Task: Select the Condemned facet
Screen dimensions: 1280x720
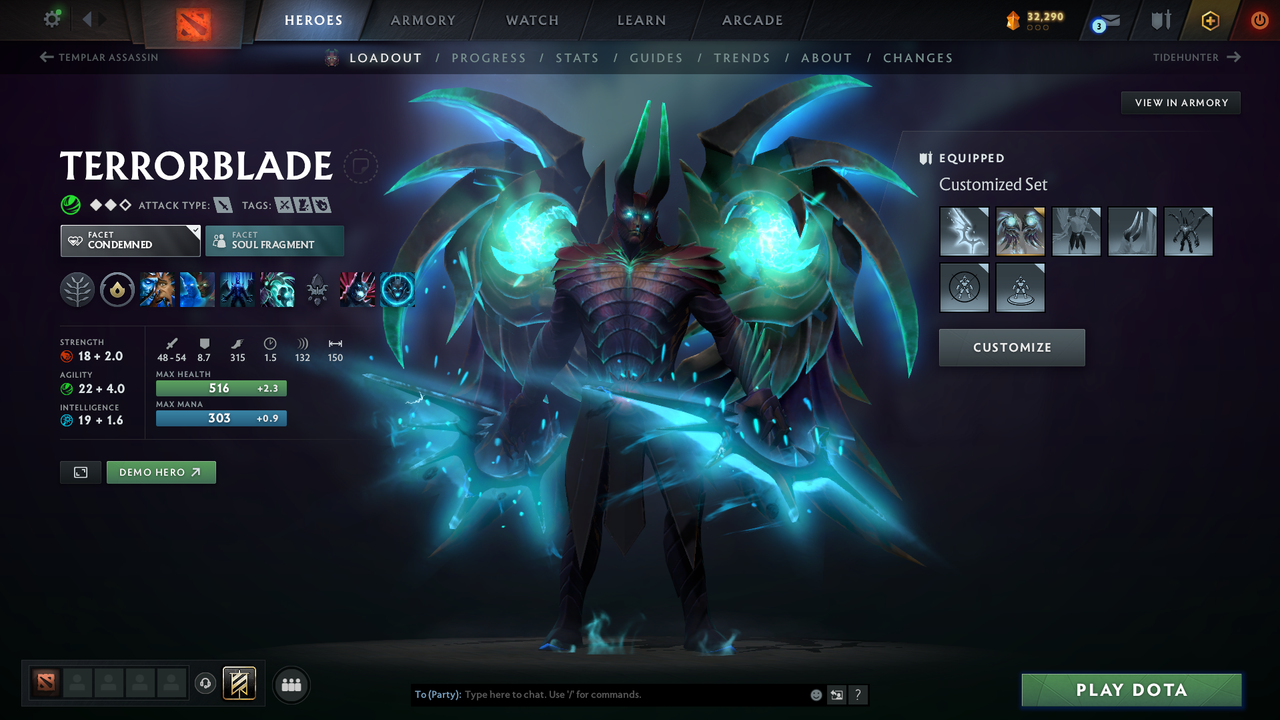Action: pyautogui.click(x=130, y=240)
